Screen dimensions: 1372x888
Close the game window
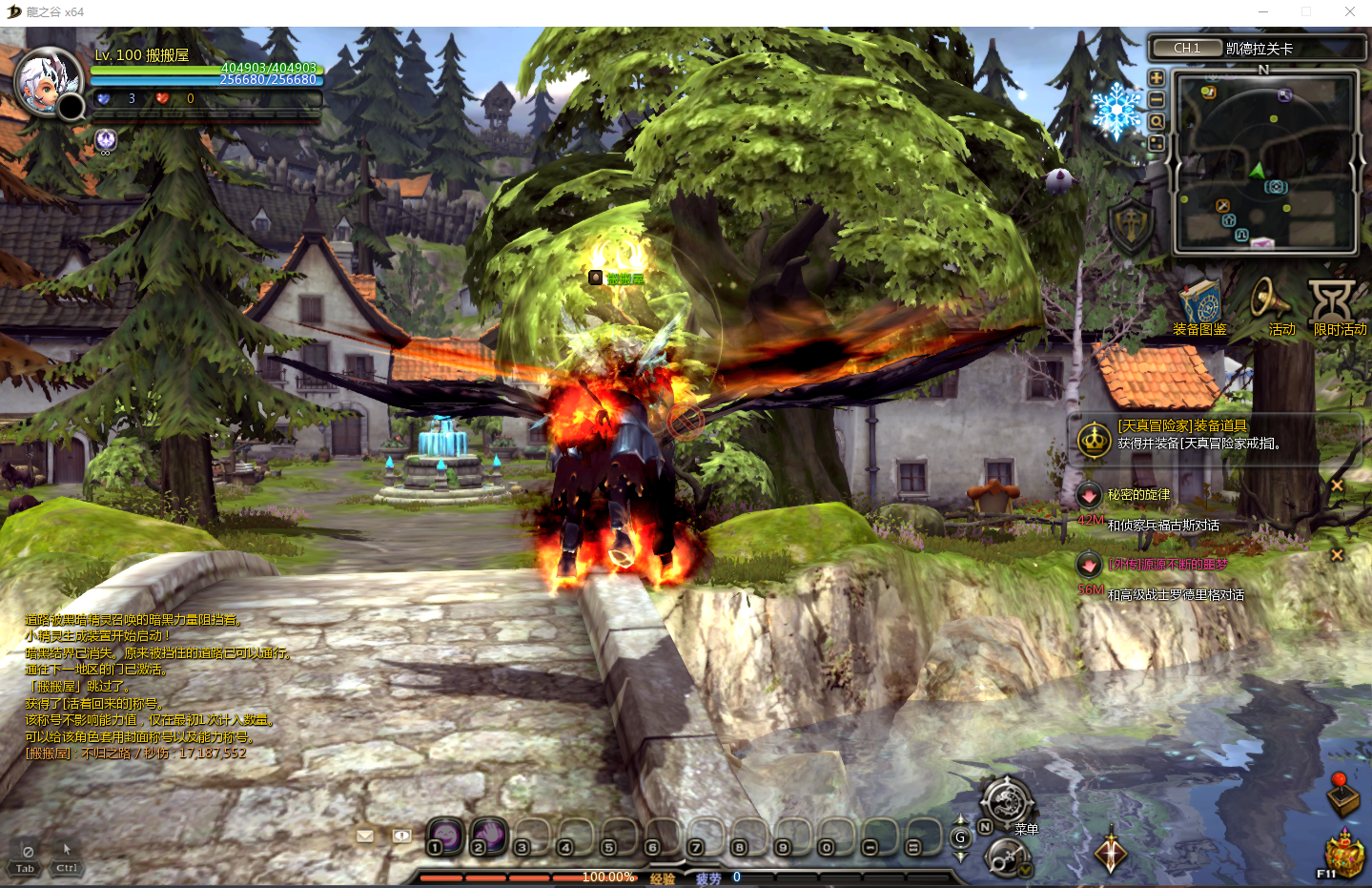[x=1349, y=12]
